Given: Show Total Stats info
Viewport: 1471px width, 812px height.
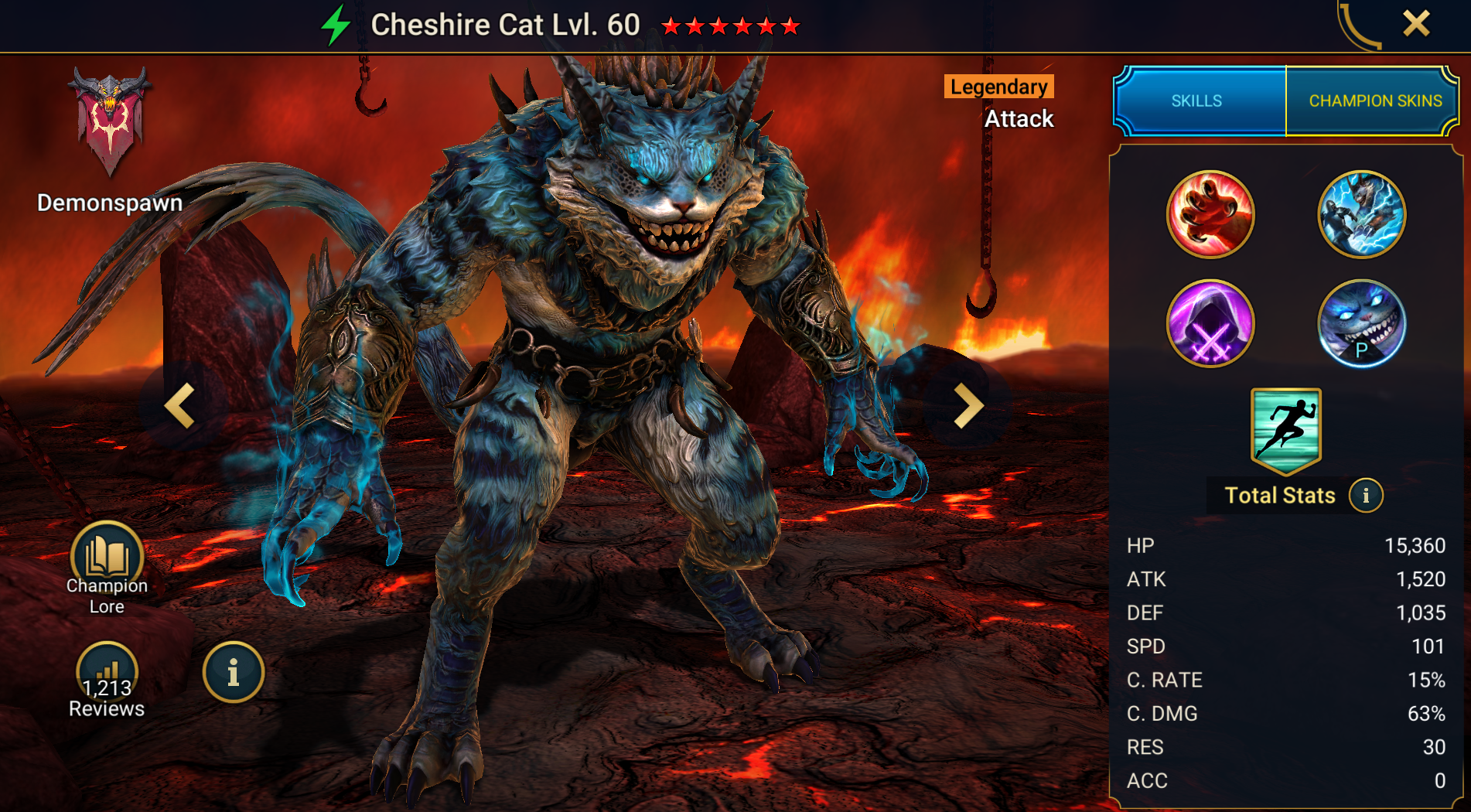Looking at the screenshot, I should (x=1366, y=496).
